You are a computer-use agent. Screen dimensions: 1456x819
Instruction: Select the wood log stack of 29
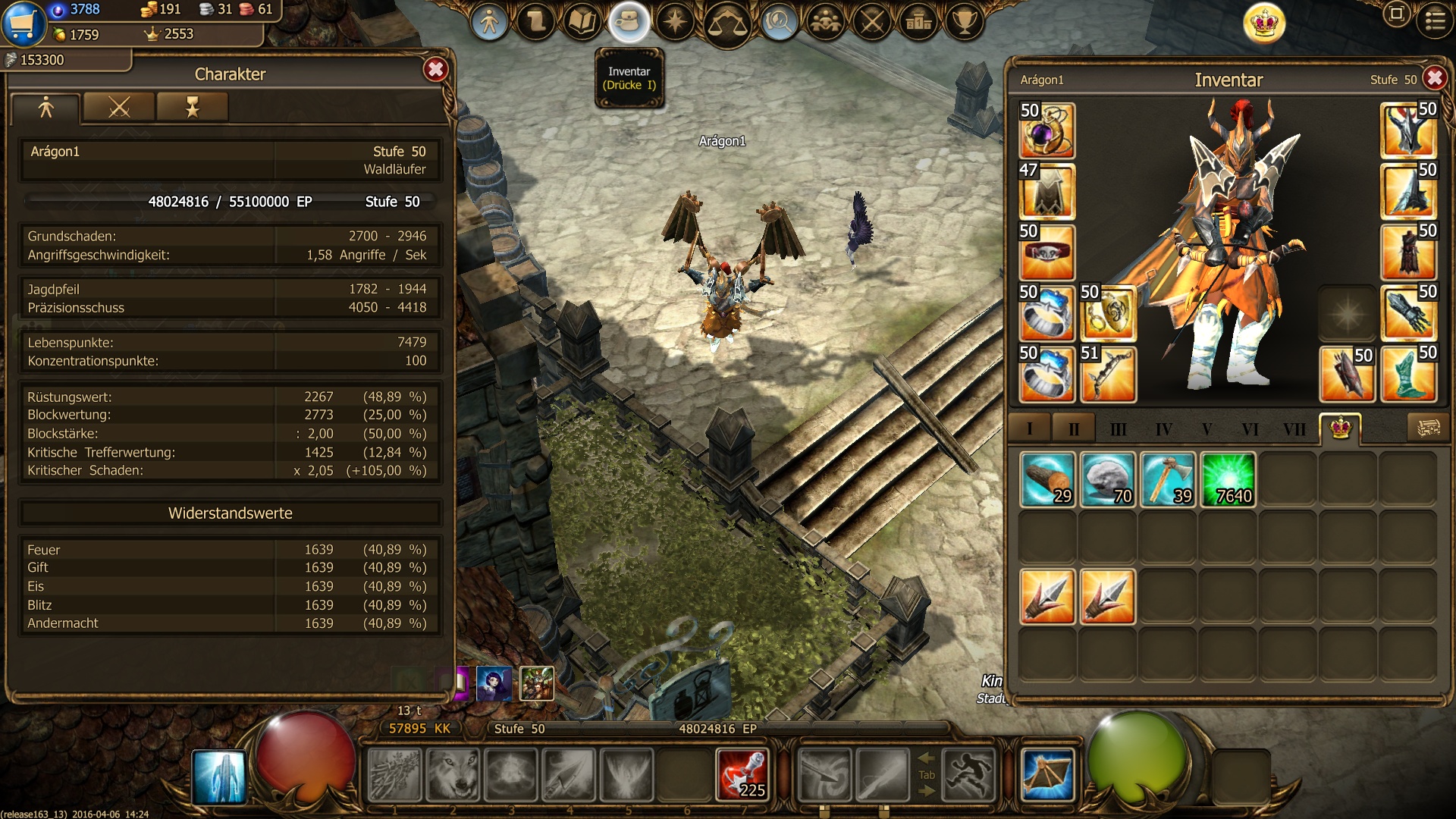point(1047,479)
